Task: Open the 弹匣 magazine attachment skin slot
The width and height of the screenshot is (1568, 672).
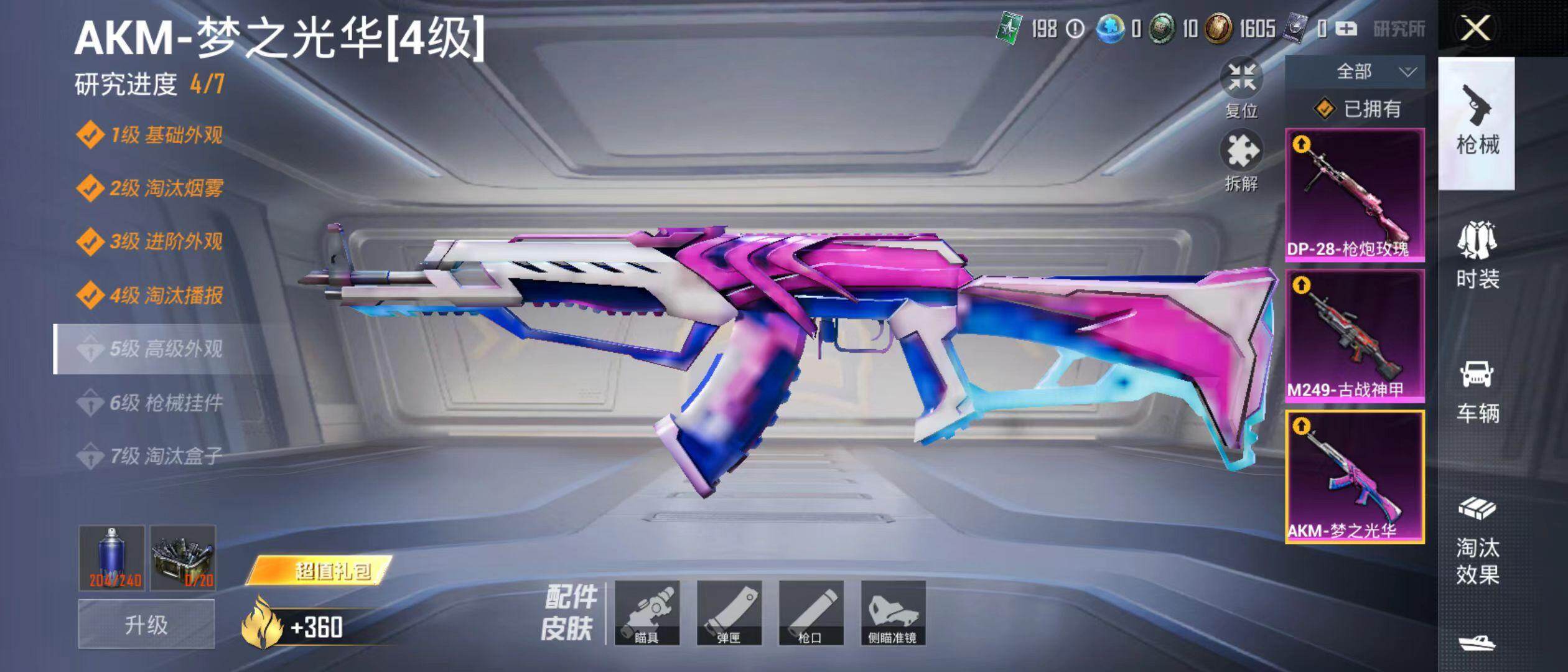Action: 729,613
